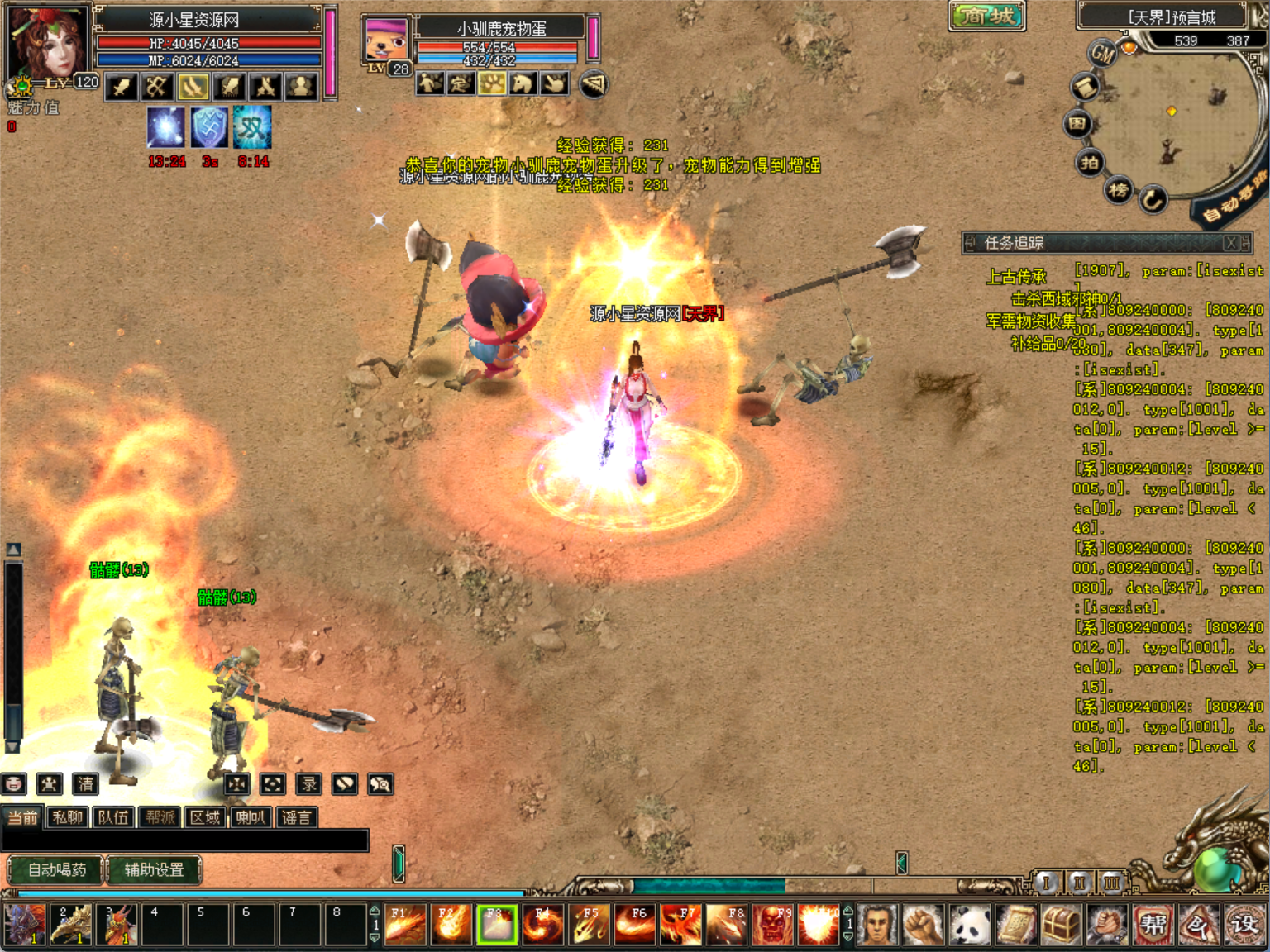Open 辅助设置 assist settings

154,869
